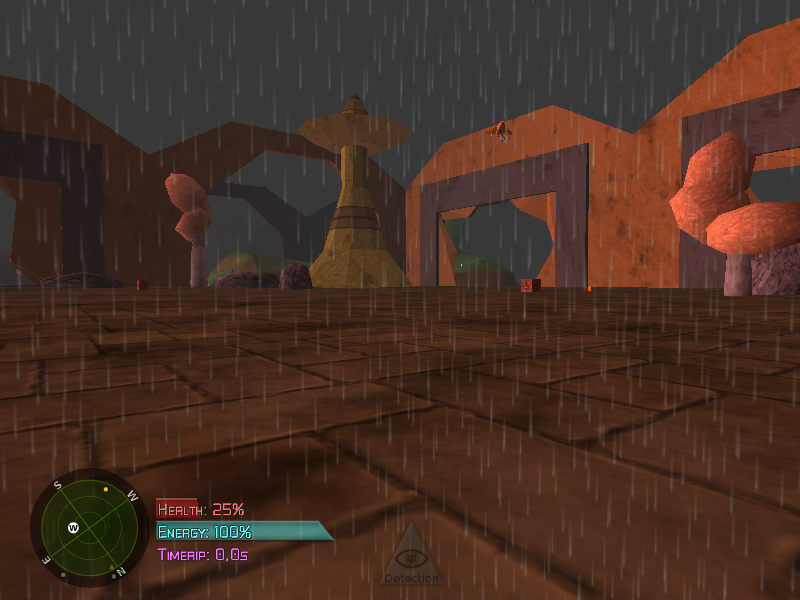The width and height of the screenshot is (800, 600).
Task: Select the Detection eye indicator
Action: pos(410,557)
